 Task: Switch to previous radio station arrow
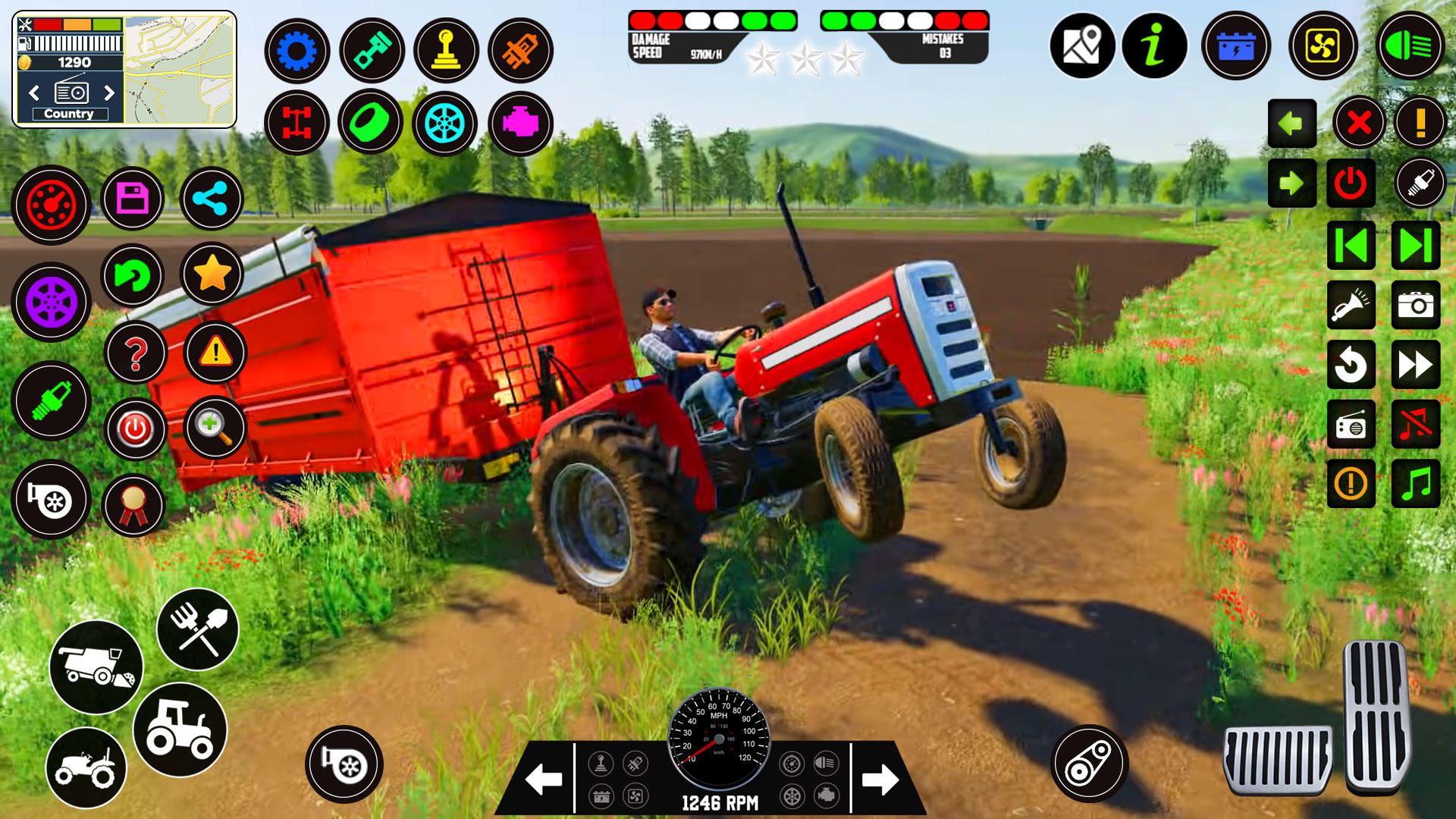(34, 93)
